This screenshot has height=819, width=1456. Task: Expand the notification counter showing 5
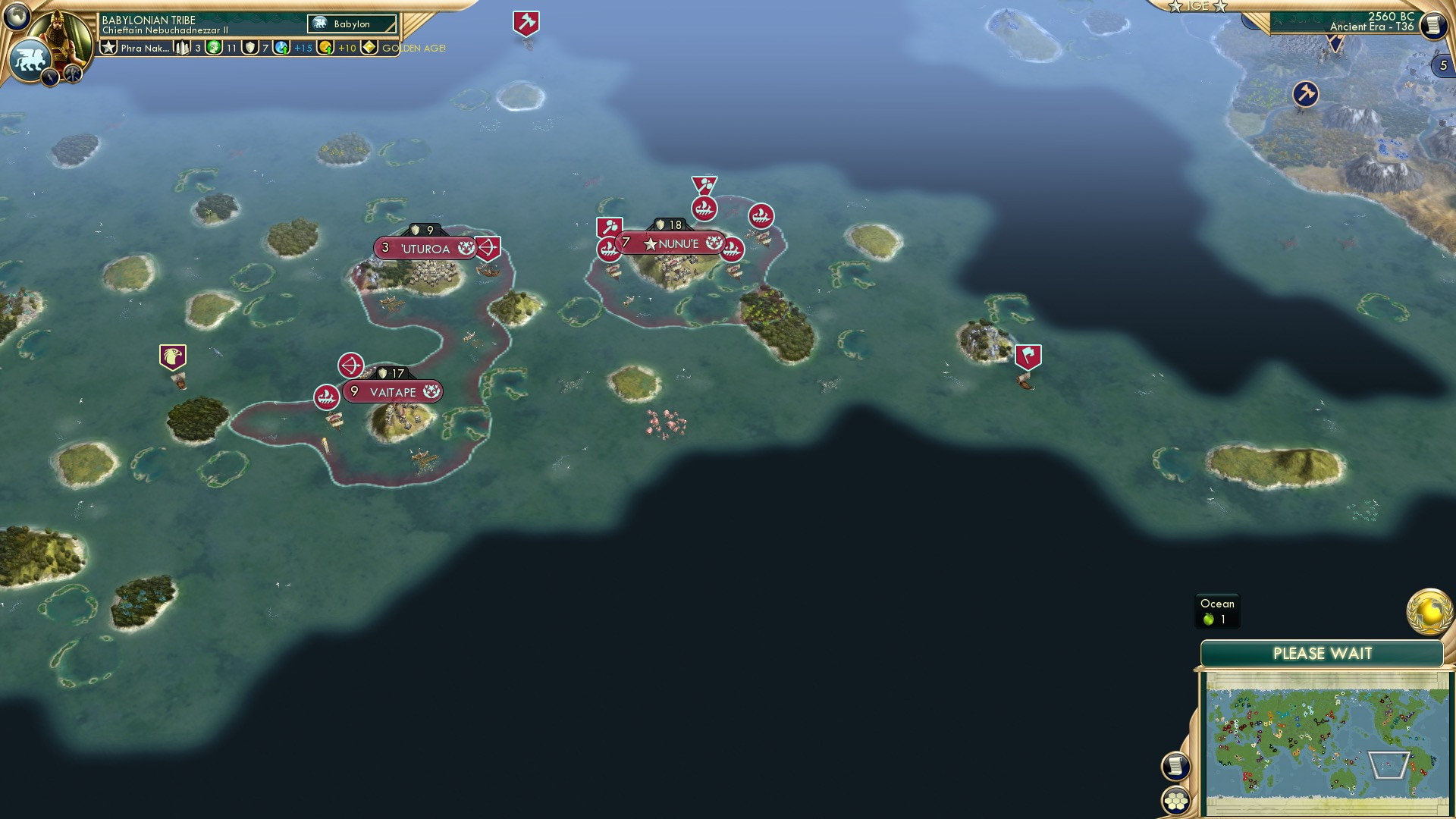(x=1445, y=67)
